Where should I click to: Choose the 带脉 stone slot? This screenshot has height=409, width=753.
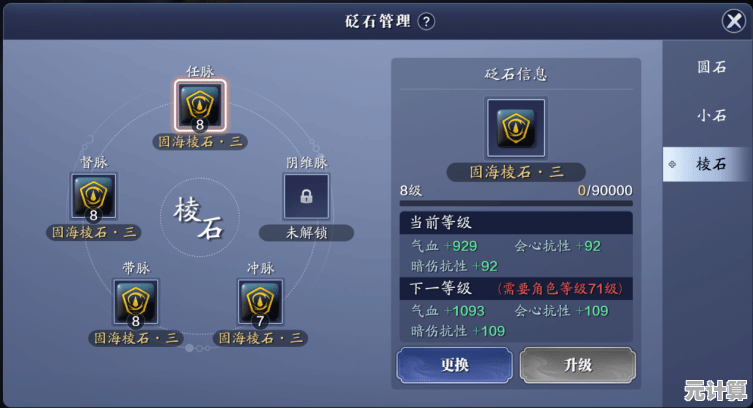pyautogui.click(x=135, y=303)
